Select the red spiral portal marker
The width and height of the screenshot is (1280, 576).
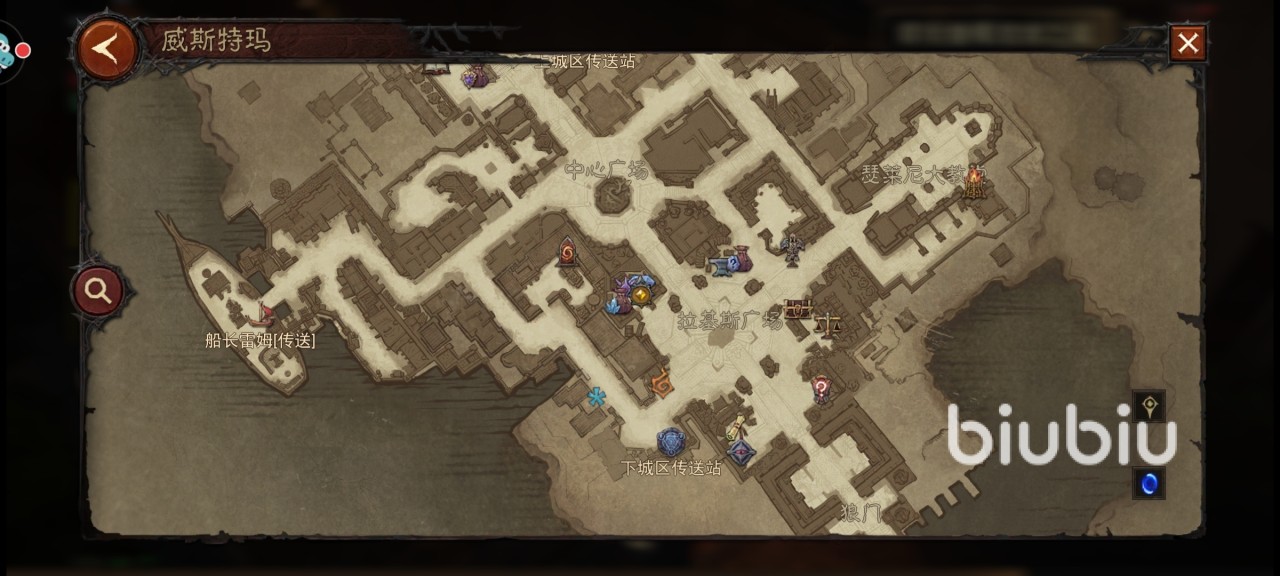[569, 252]
